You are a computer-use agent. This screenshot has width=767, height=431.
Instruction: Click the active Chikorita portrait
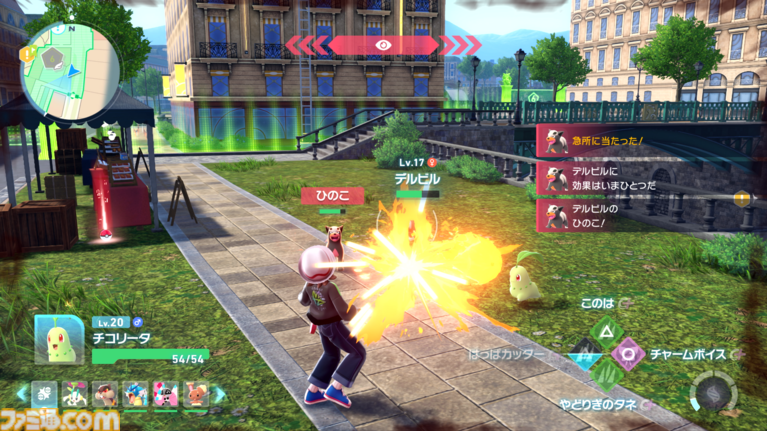(x=59, y=341)
